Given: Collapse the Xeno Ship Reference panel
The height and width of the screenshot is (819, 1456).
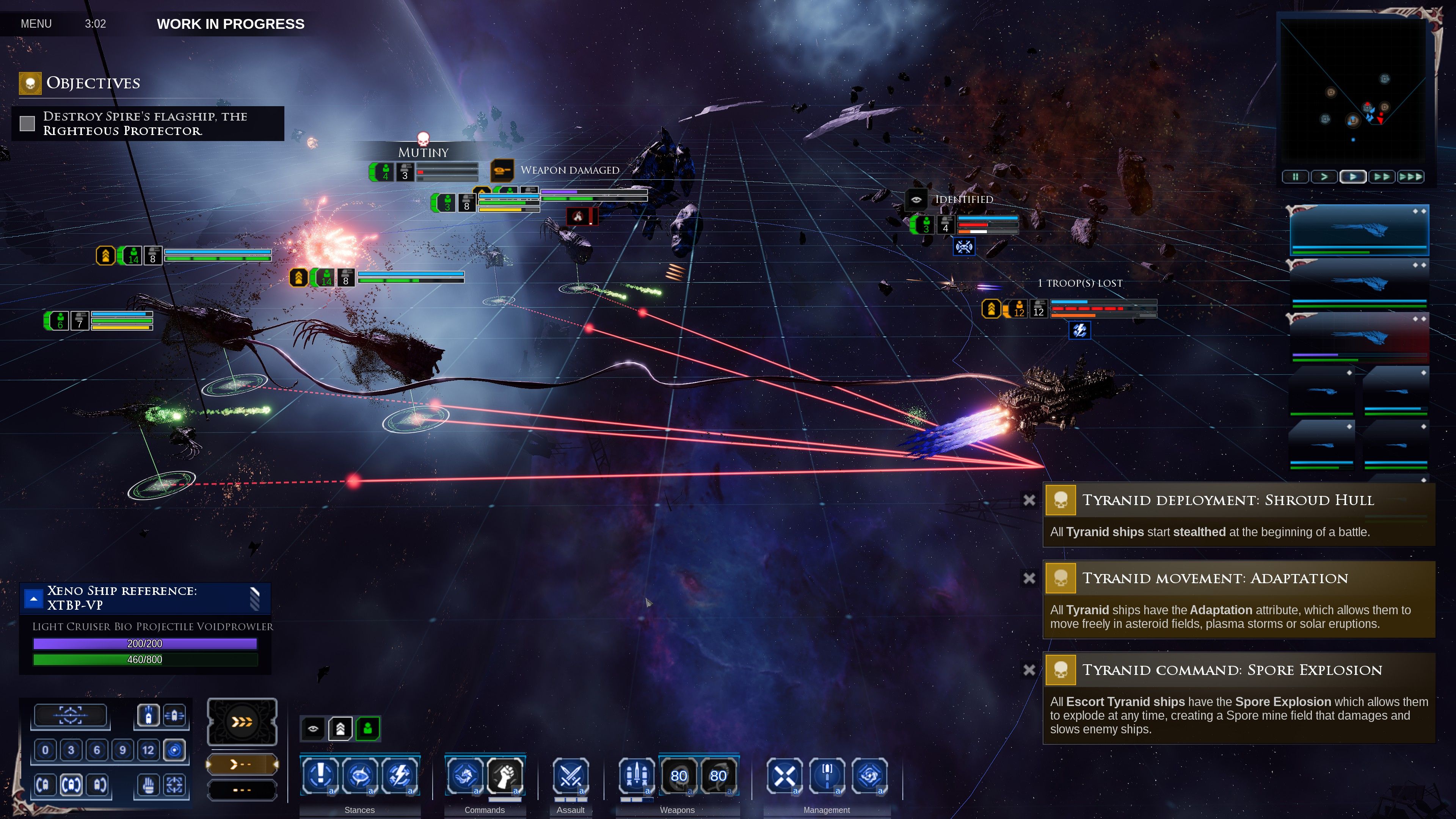Looking at the screenshot, I should pyautogui.click(x=34, y=598).
